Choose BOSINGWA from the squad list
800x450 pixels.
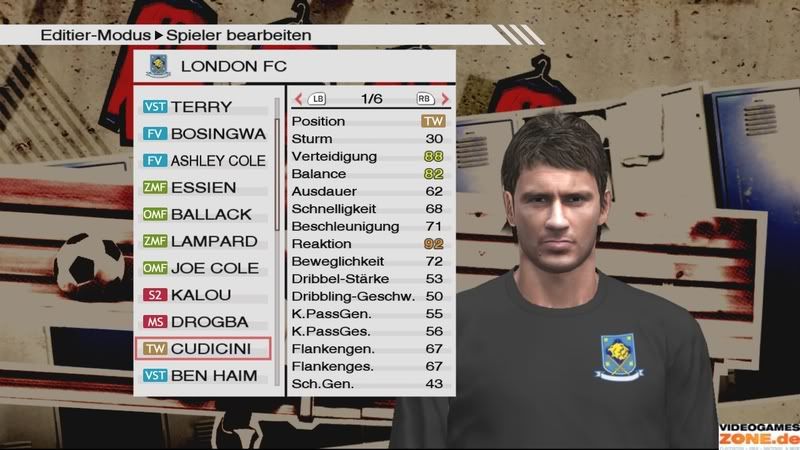pyautogui.click(x=205, y=133)
